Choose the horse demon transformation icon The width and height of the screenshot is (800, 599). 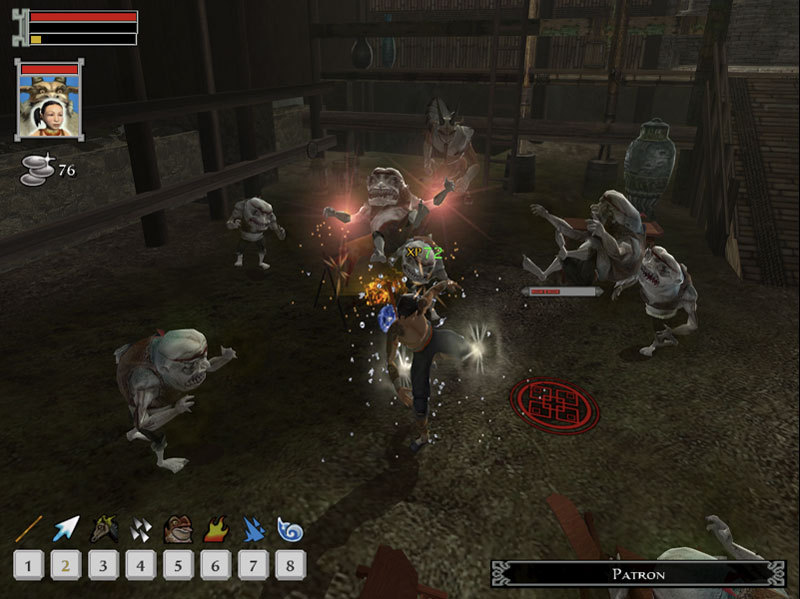(x=103, y=529)
